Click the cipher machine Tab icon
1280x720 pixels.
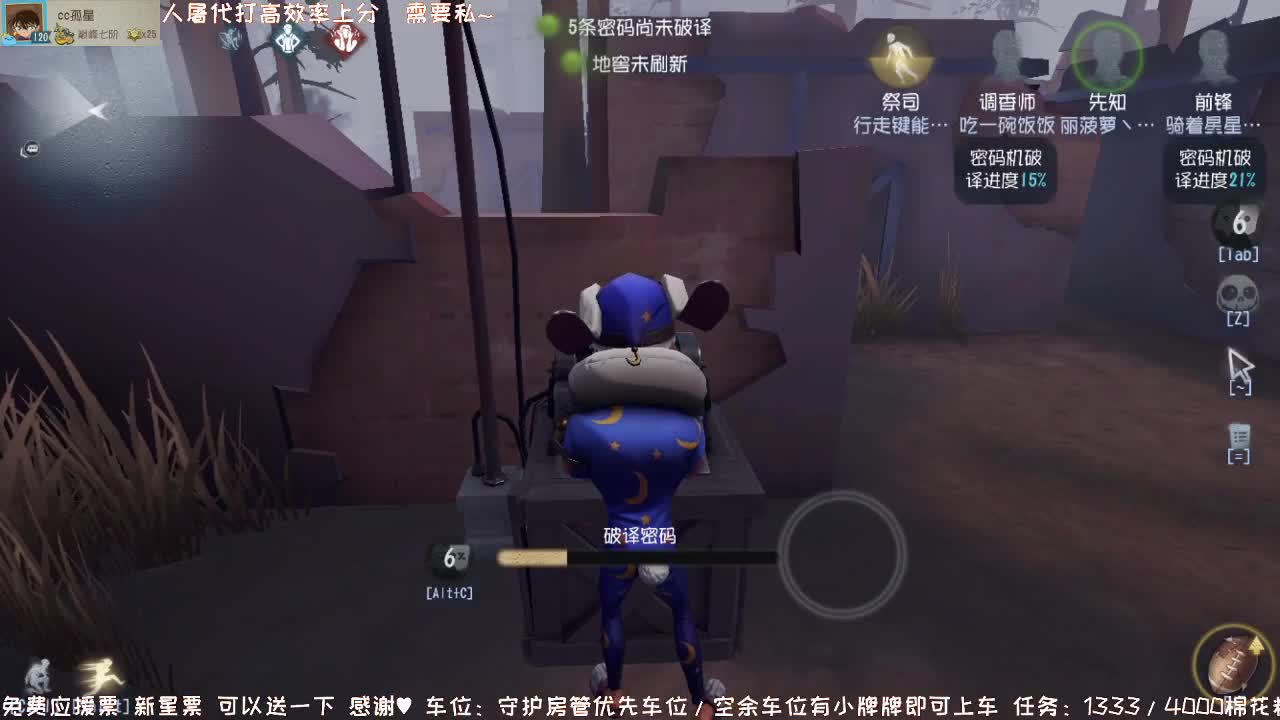point(1240,227)
